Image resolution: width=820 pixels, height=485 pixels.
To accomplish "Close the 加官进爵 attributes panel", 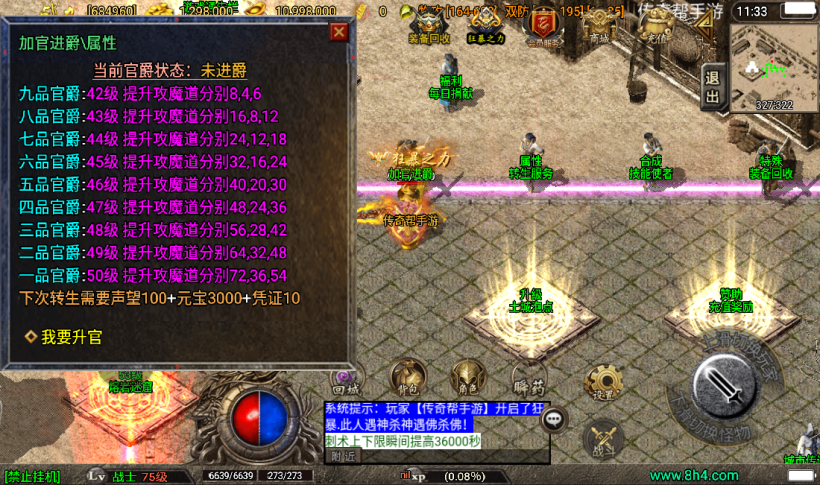I will [x=339, y=32].
